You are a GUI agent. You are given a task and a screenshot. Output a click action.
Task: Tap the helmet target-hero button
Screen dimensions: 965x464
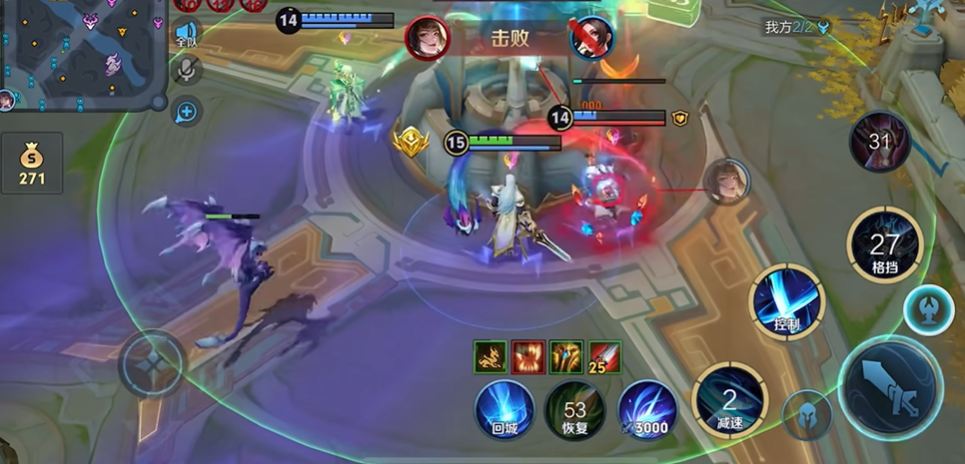point(807,414)
